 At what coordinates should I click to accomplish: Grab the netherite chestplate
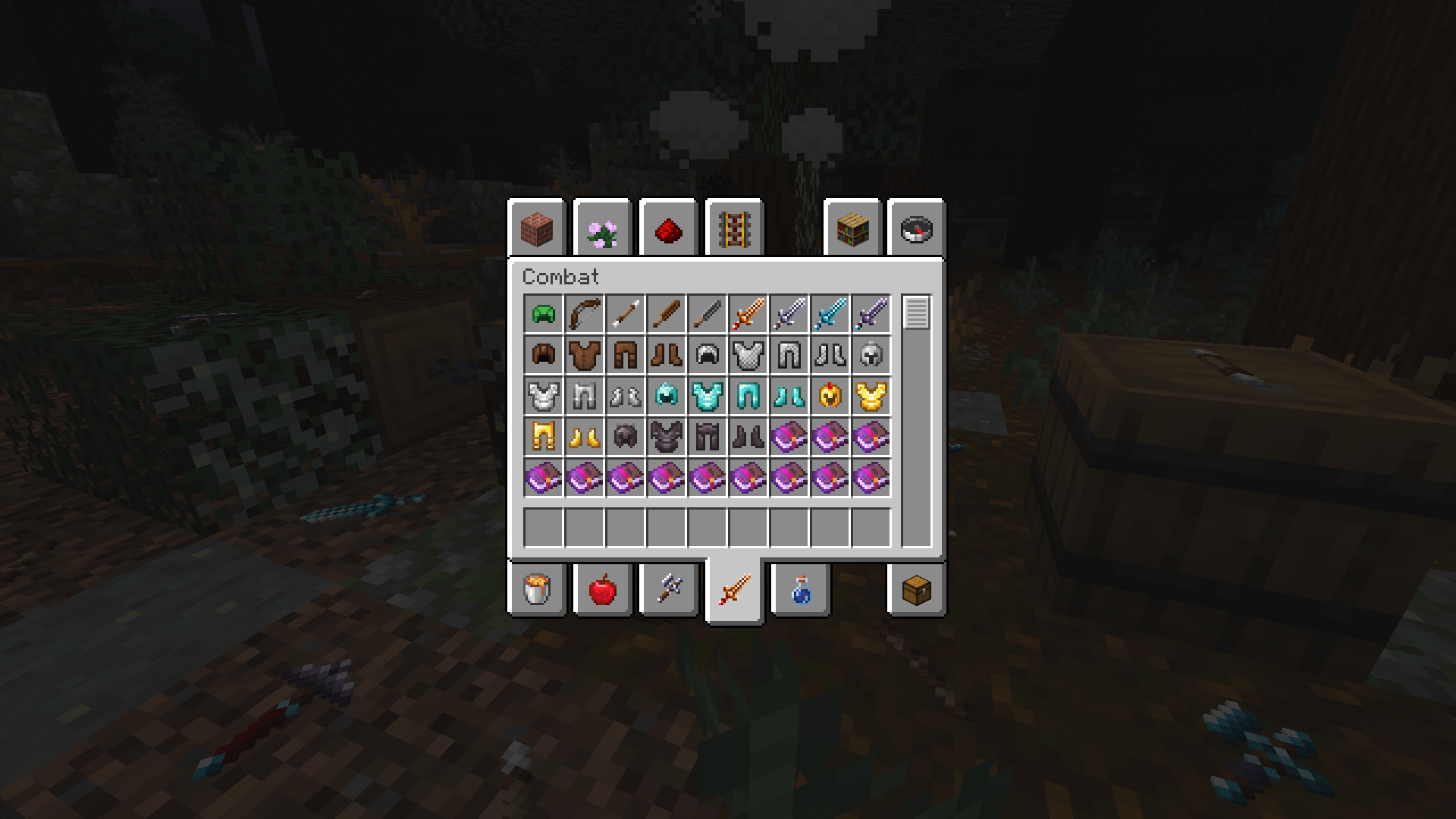pyautogui.click(x=667, y=437)
